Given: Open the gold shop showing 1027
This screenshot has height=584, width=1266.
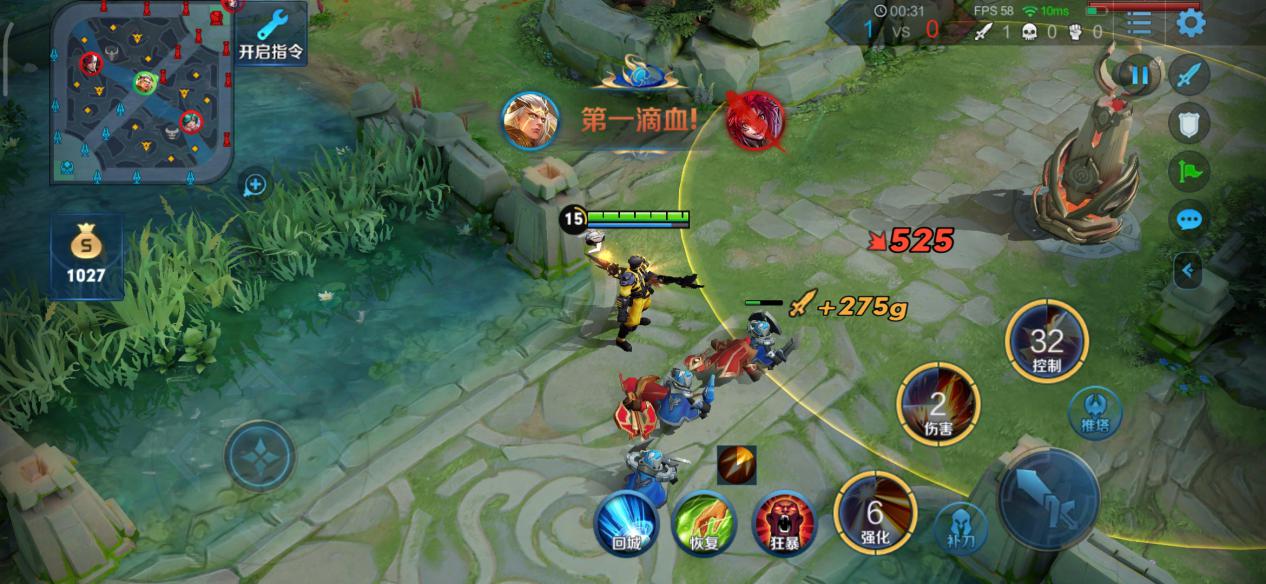Looking at the screenshot, I should point(86,255).
